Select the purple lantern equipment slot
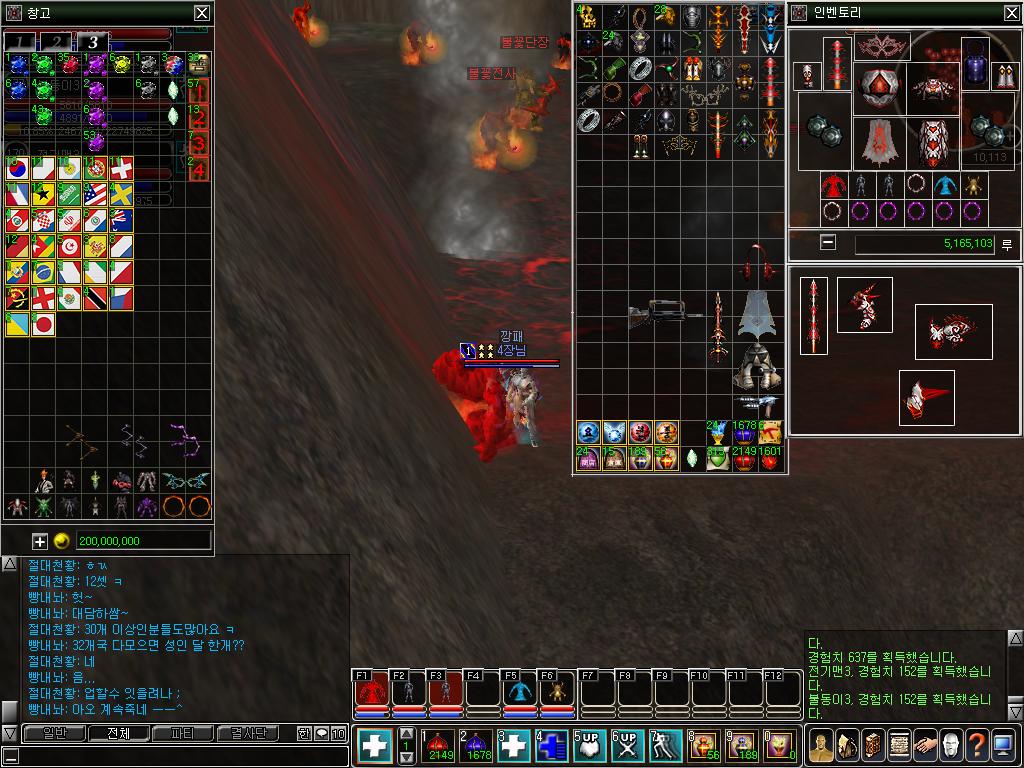This screenshot has height=768, width=1024. coord(975,61)
